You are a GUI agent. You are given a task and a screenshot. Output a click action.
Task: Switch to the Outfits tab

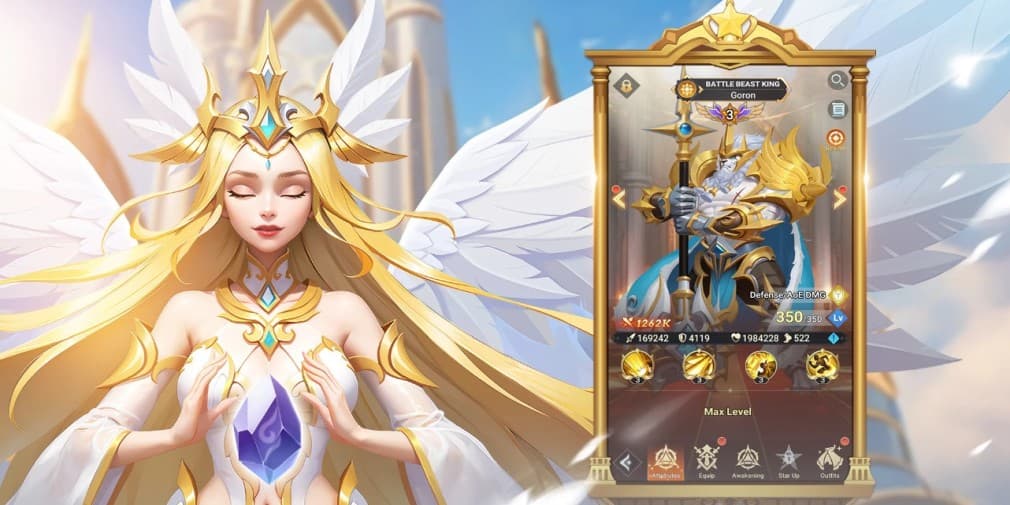830,461
